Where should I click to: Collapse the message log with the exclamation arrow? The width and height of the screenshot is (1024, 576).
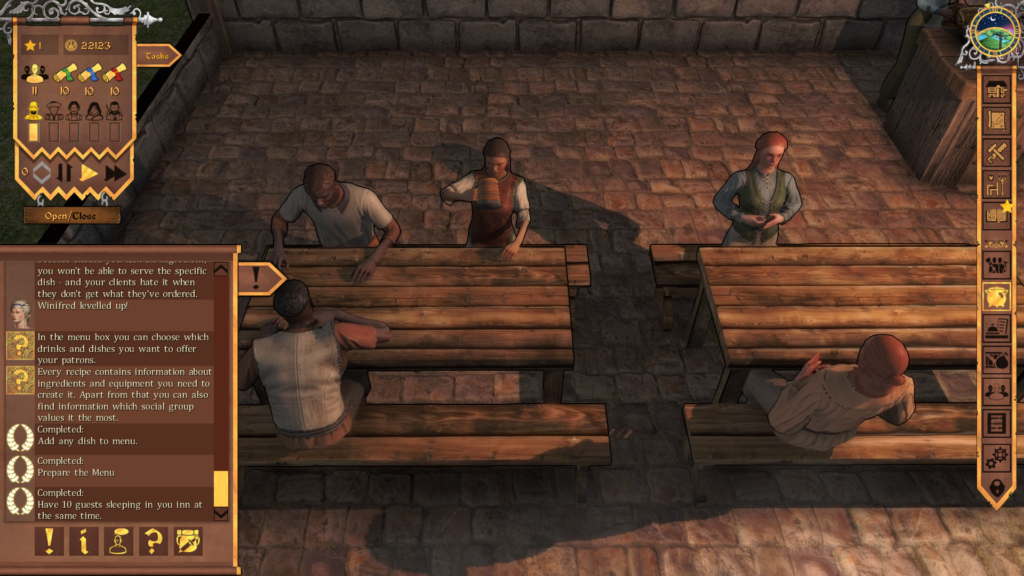pos(258,278)
